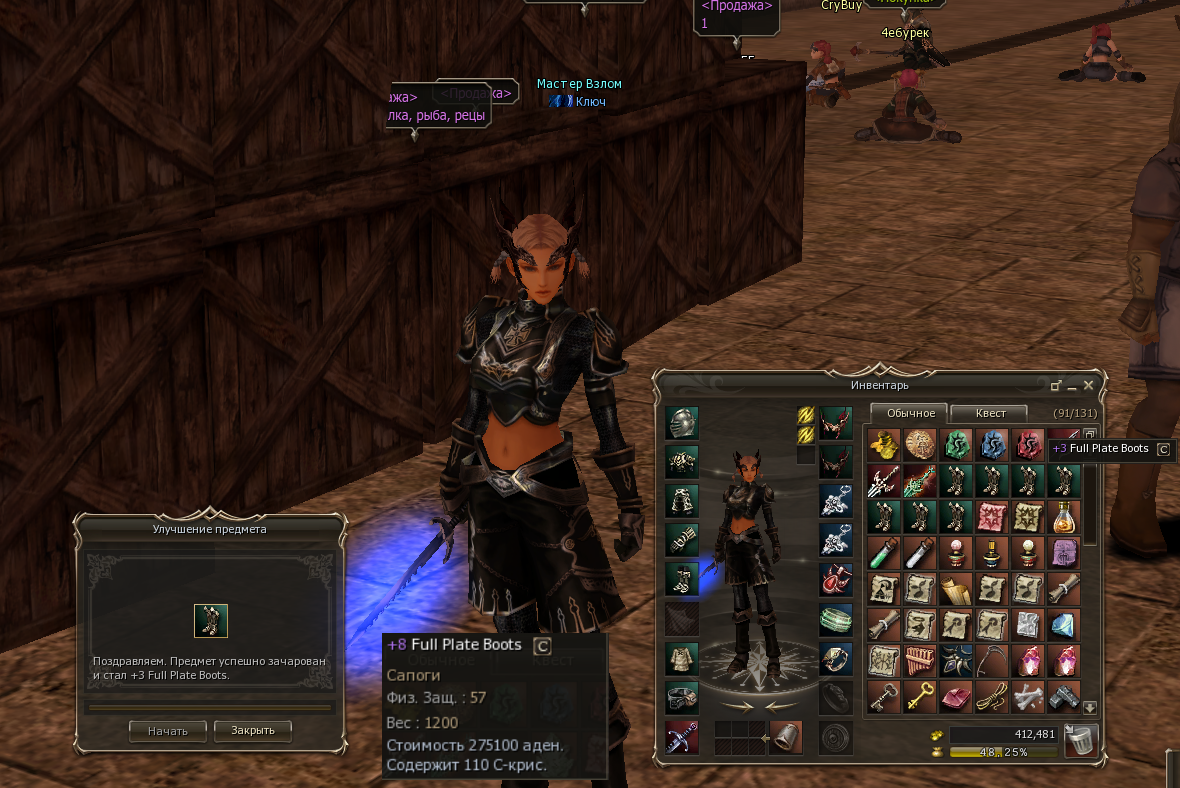Screen dimensions: 1180x788
Task: Select the pan flute inventory item
Action: click(920, 661)
